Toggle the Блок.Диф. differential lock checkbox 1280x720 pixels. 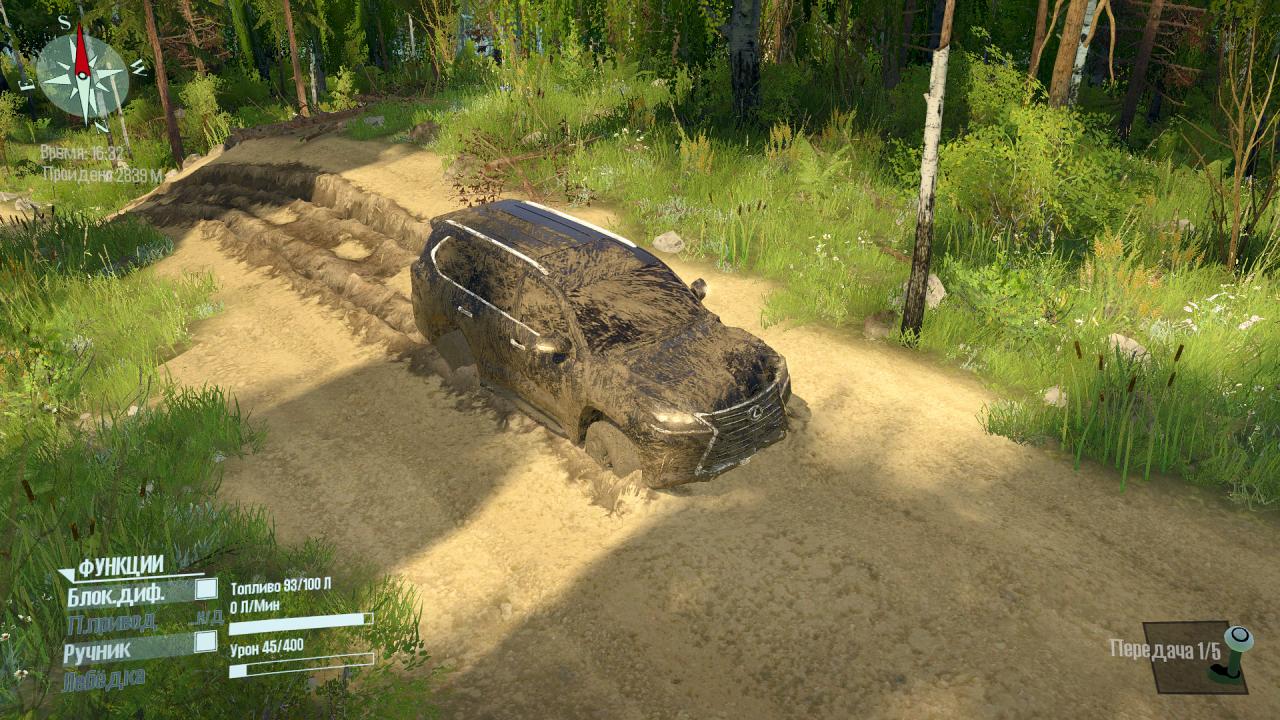(x=206, y=589)
